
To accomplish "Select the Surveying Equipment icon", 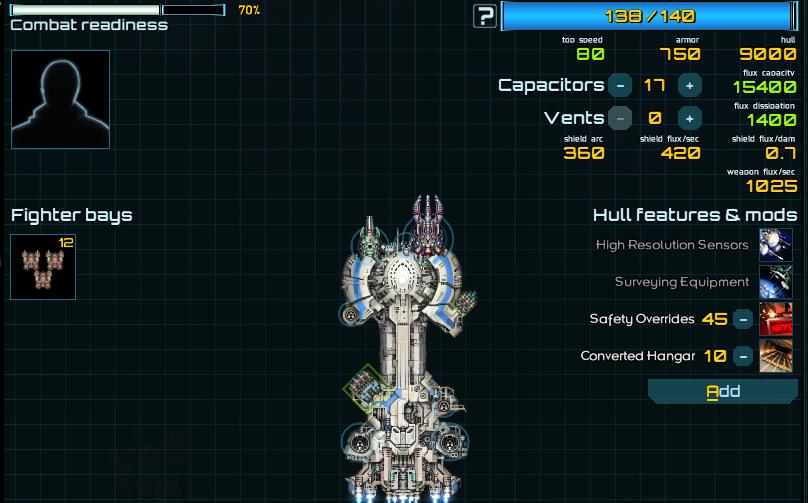I will (x=776, y=282).
